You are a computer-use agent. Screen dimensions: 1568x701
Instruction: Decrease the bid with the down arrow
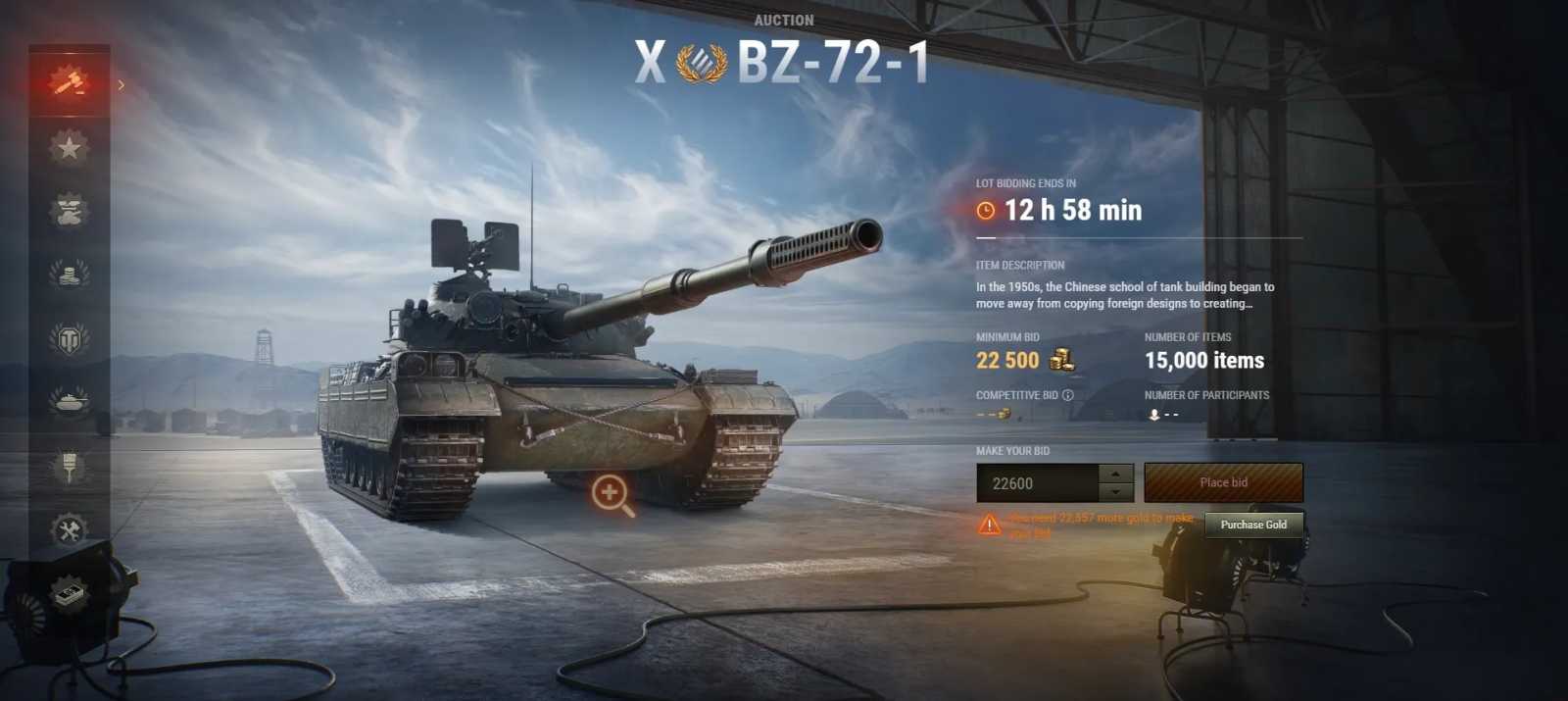[1116, 493]
